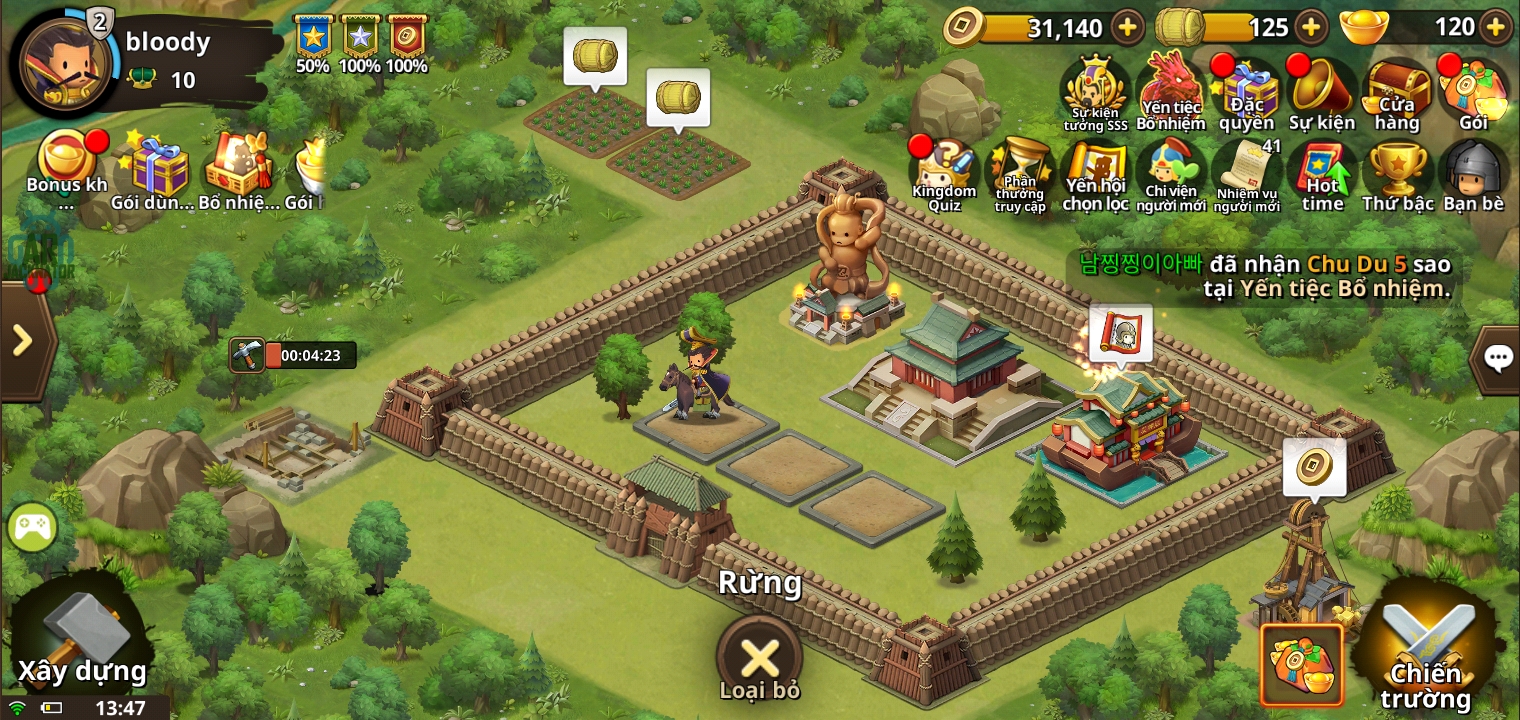Click the Loại bỏ remove button
1520x720 pixels.
pos(759,660)
